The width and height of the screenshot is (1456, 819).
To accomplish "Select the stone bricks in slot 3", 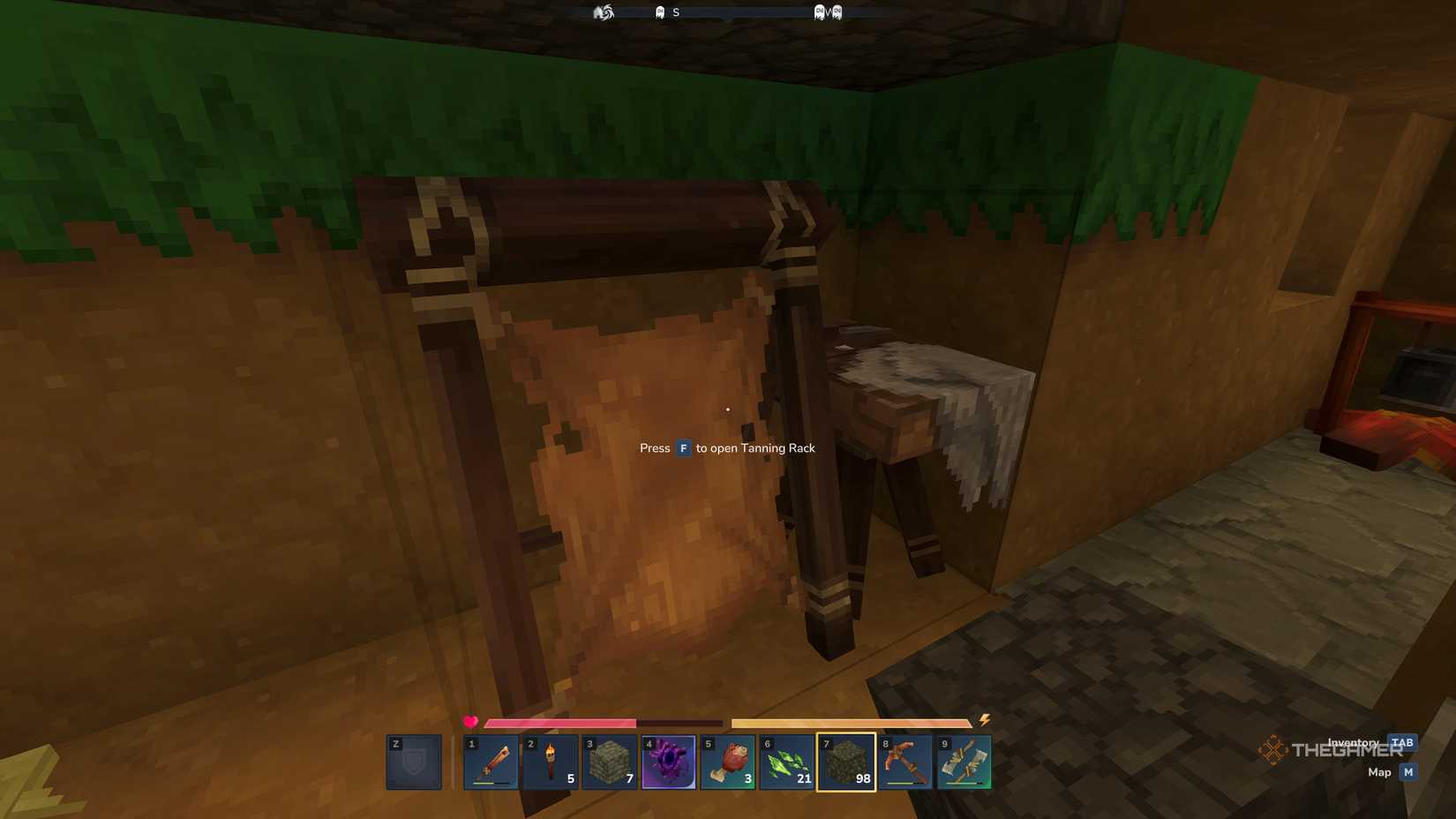I will click(x=611, y=761).
